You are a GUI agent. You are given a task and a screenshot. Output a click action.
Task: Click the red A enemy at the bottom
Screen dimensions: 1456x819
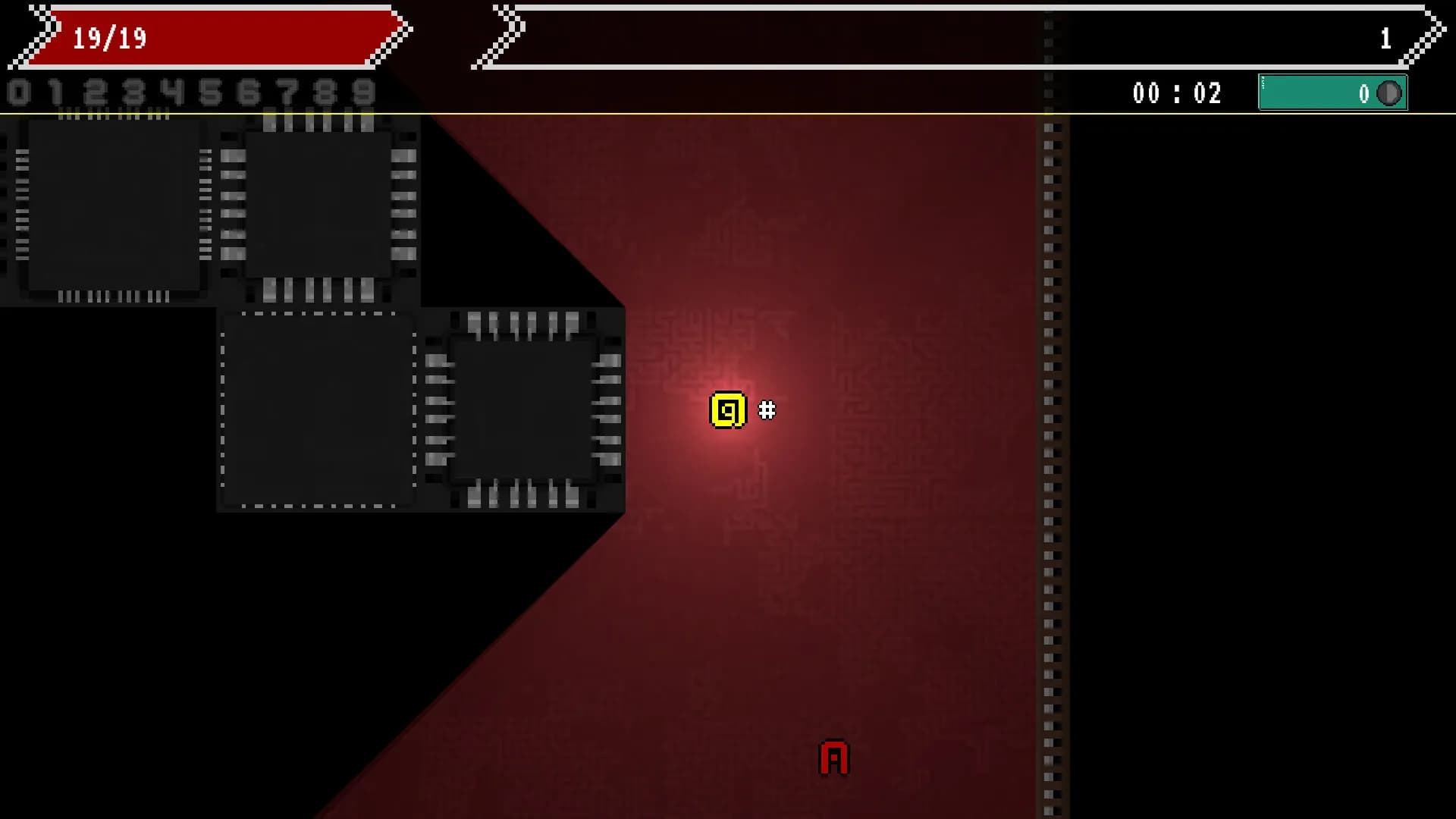(834, 756)
